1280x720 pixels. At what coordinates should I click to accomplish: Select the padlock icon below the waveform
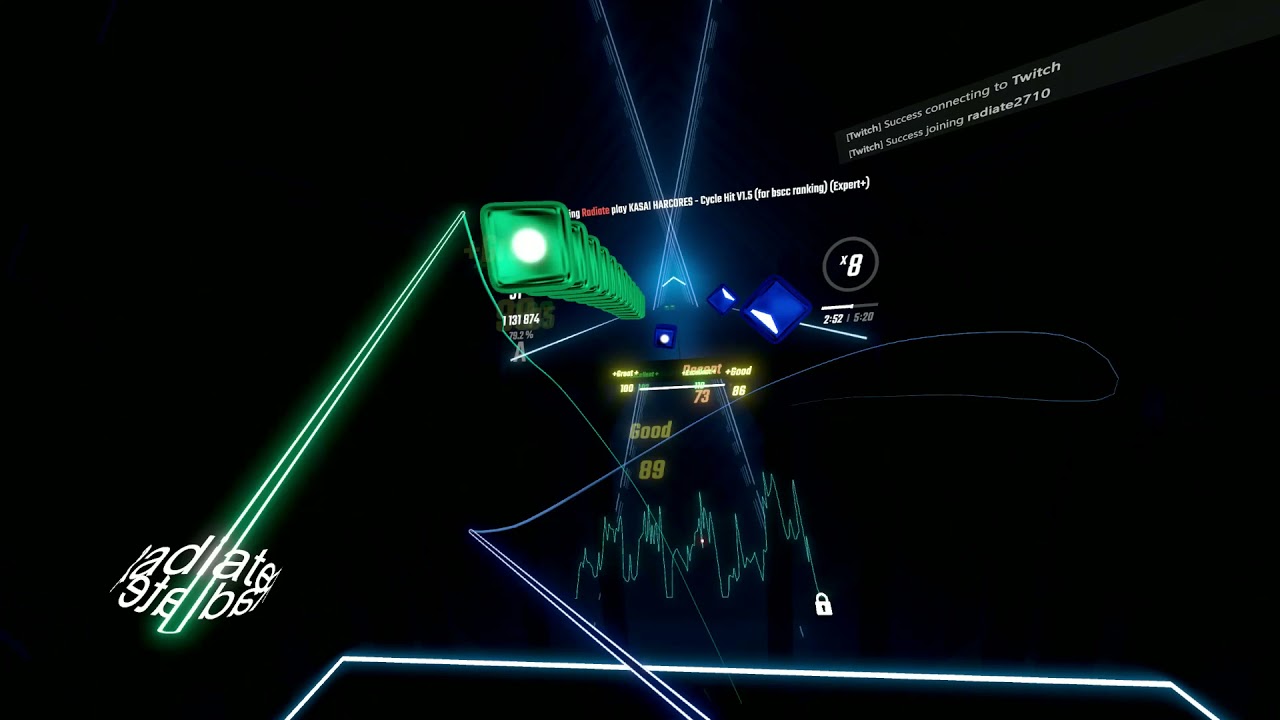822,602
